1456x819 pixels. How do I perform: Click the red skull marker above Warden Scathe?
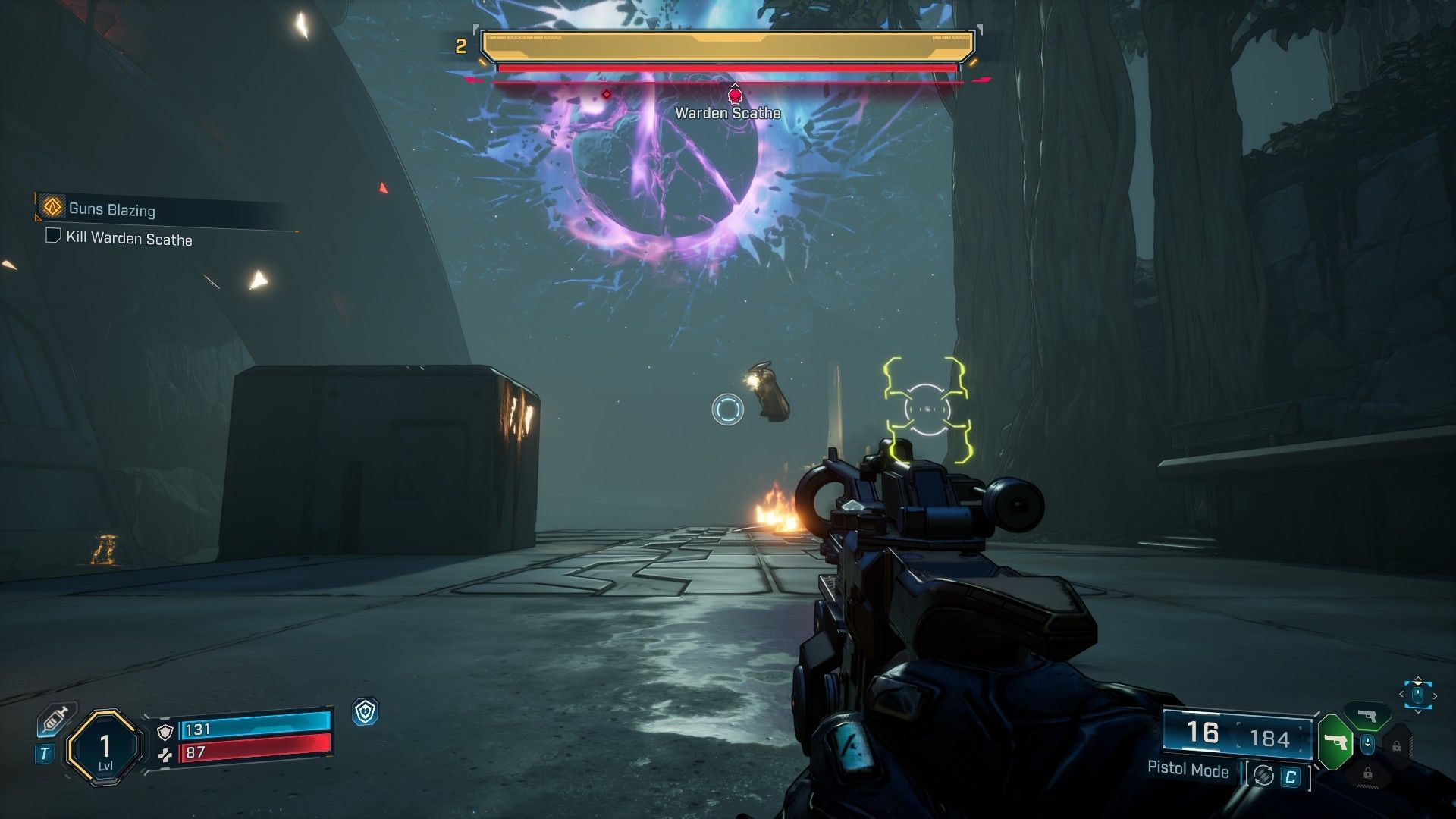(x=734, y=96)
